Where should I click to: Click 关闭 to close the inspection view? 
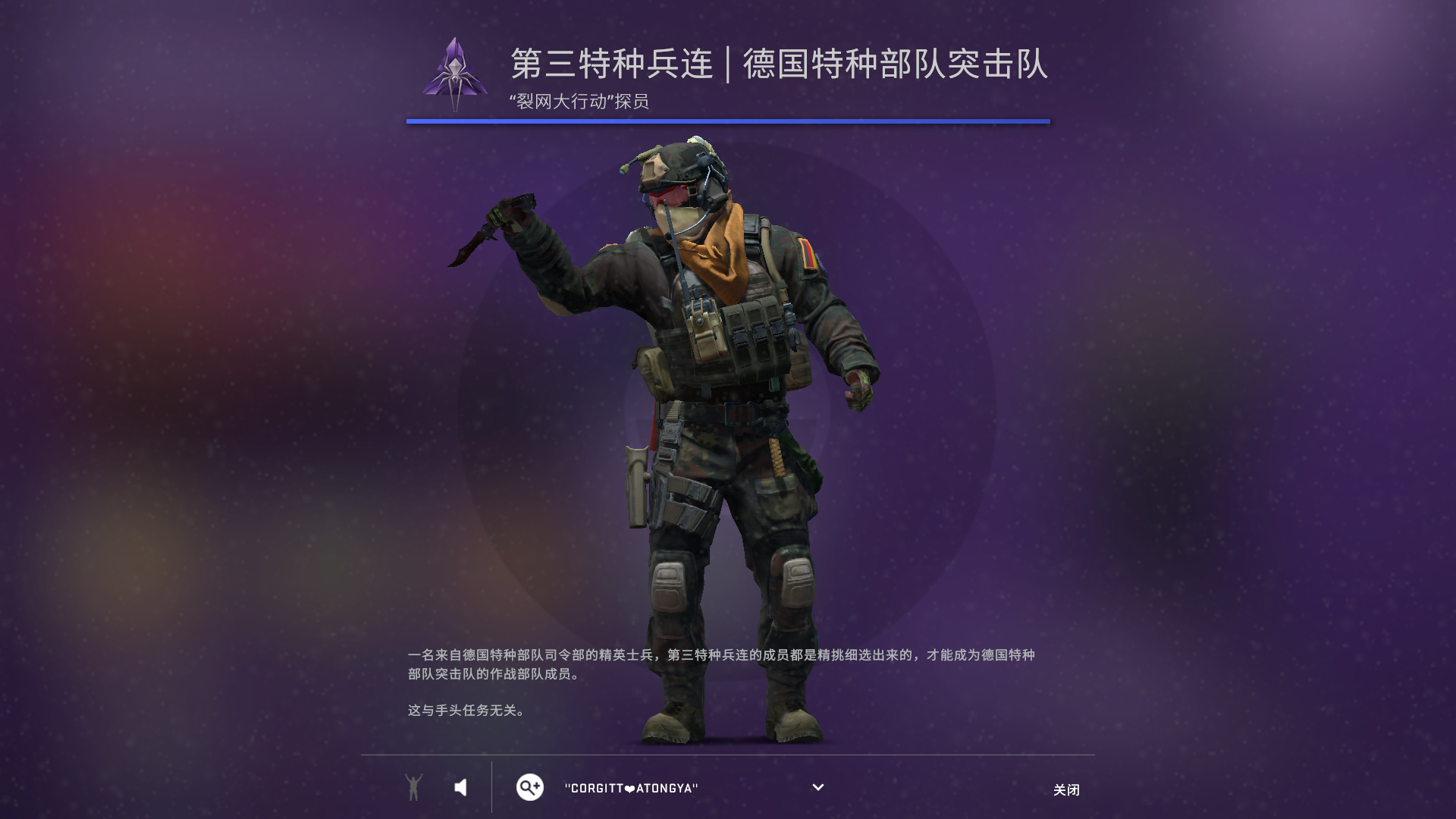coord(1068,789)
